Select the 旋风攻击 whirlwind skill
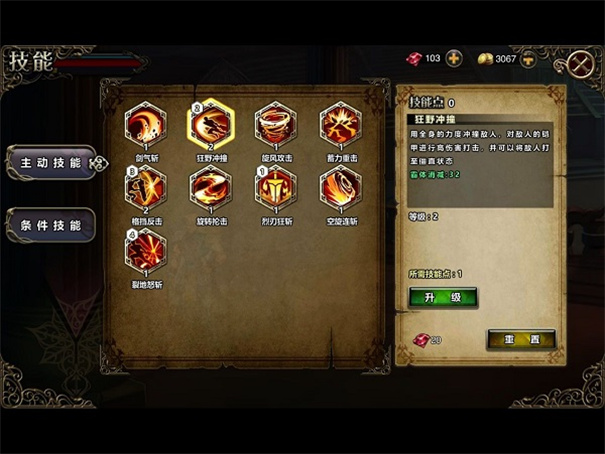The height and width of the screenshot is (454, 605). click(275, 125)
